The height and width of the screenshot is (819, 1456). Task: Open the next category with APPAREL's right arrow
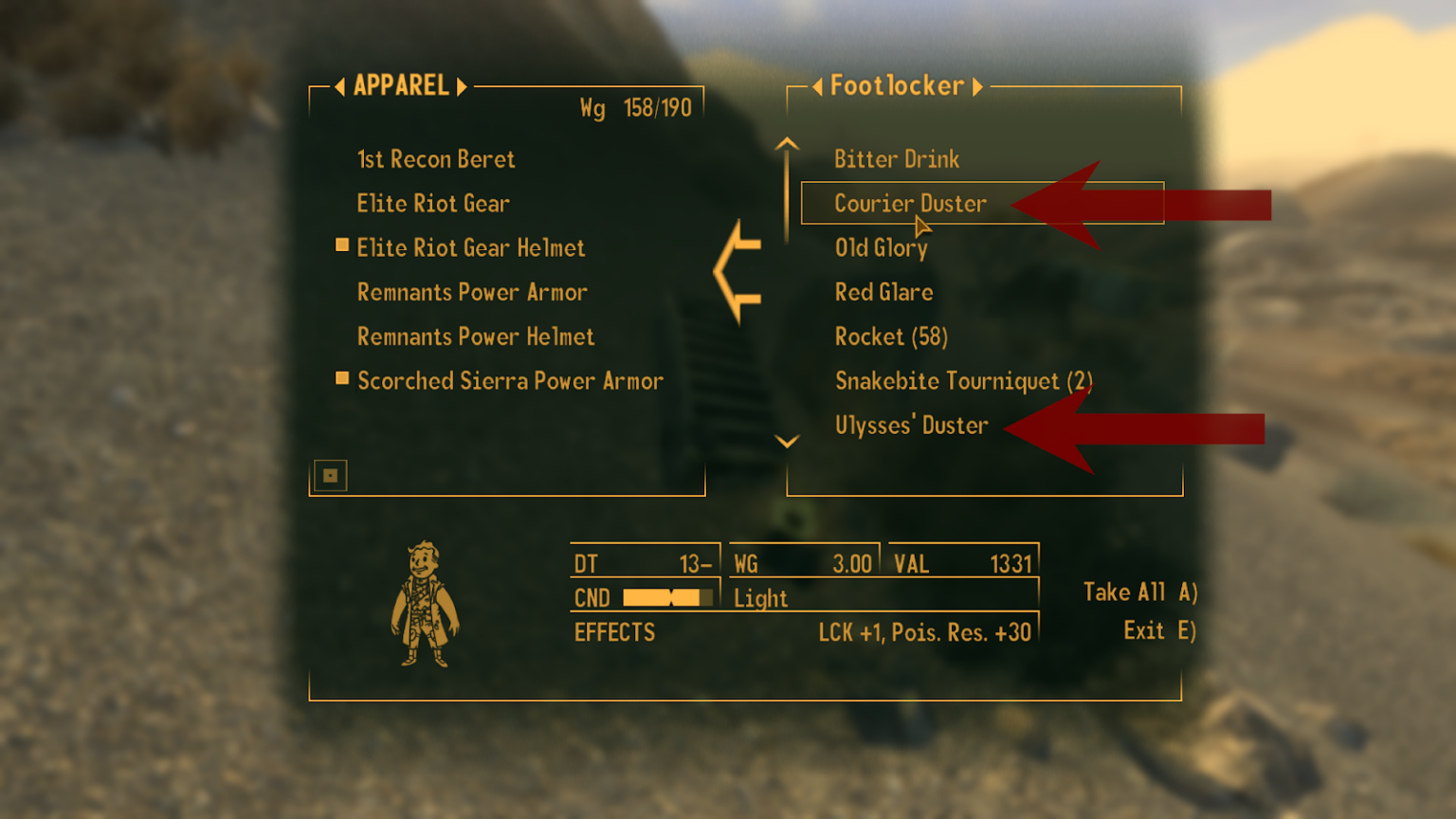coord(463,85)
